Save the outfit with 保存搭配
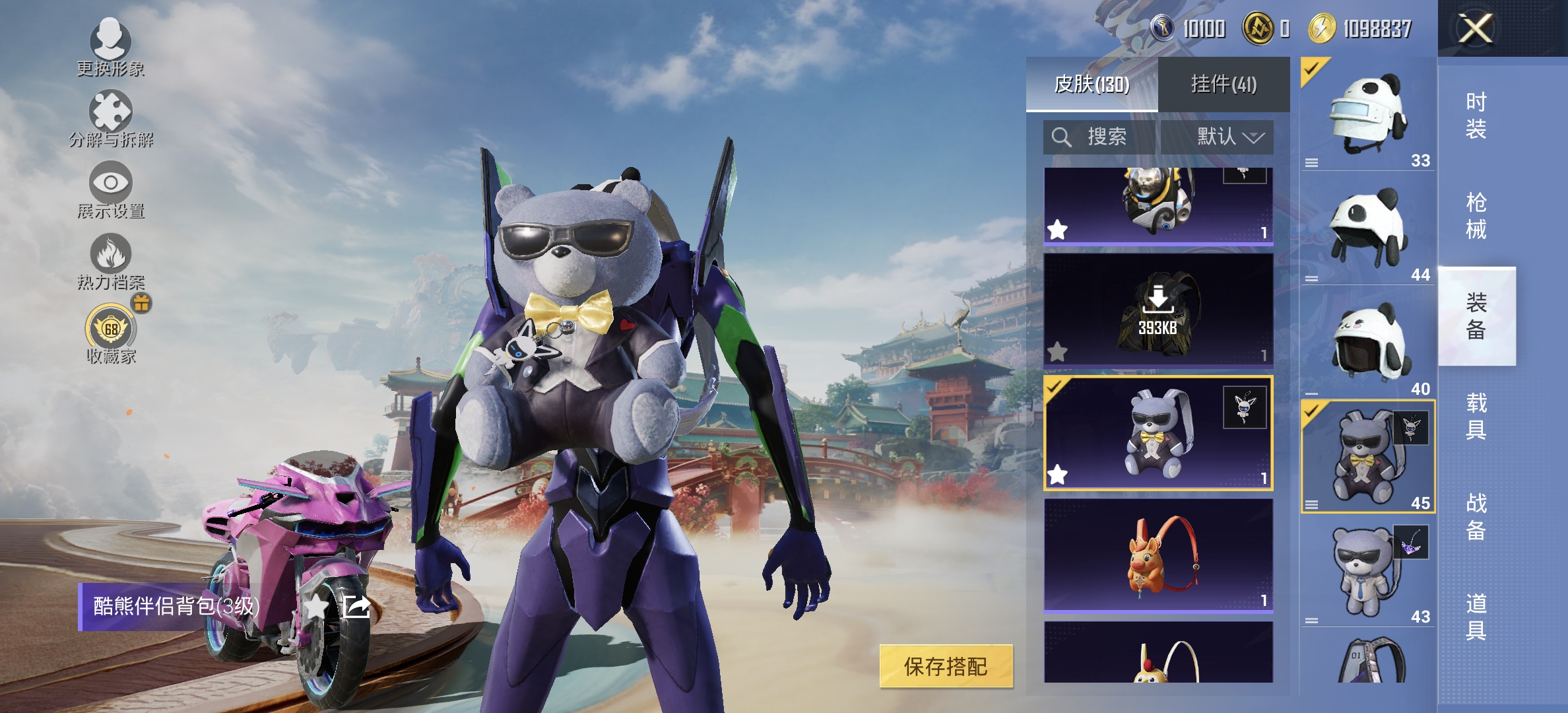 click(946, 667)
